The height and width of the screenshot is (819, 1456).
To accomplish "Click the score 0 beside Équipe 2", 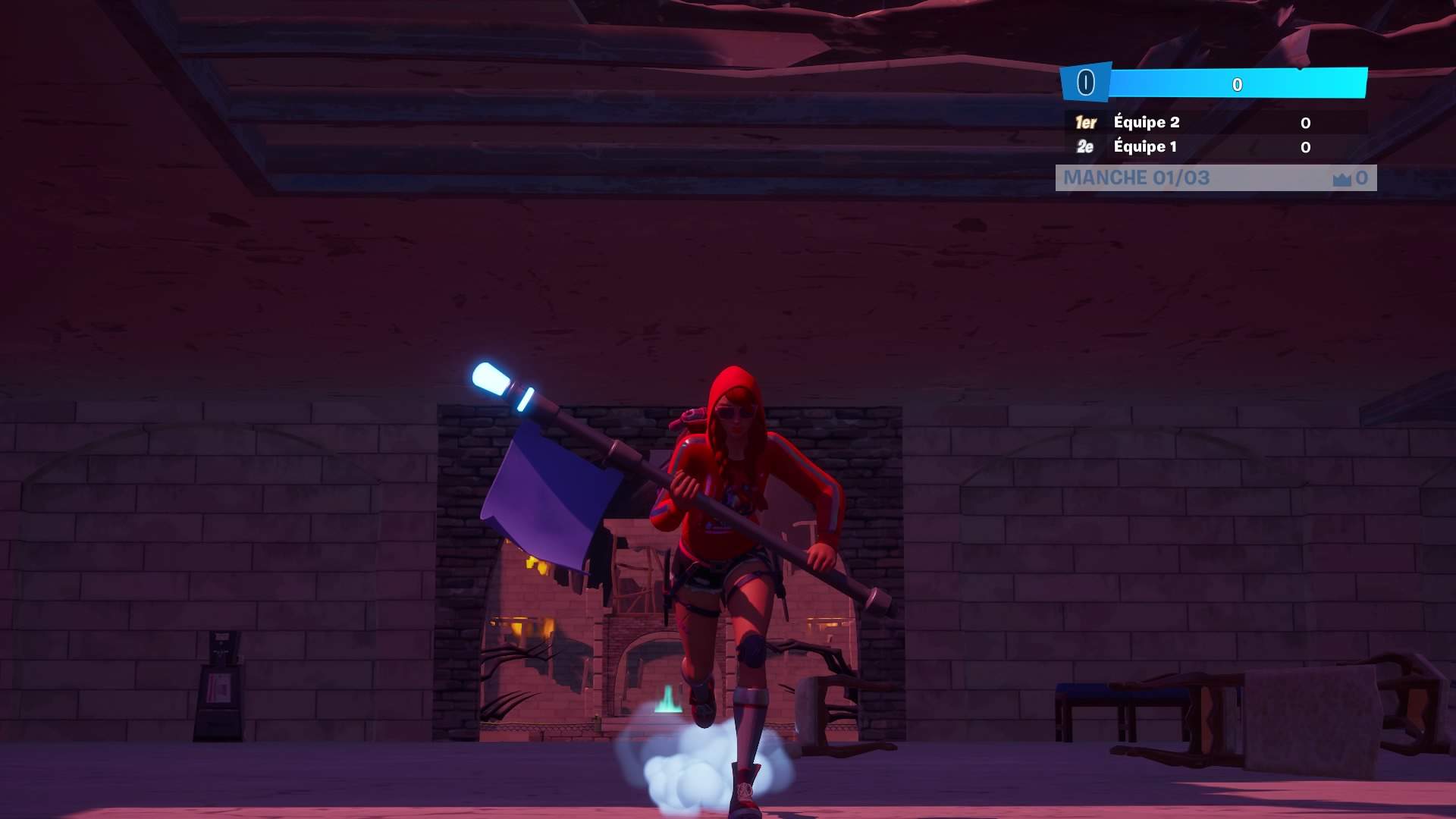I will coord(1305,122).
